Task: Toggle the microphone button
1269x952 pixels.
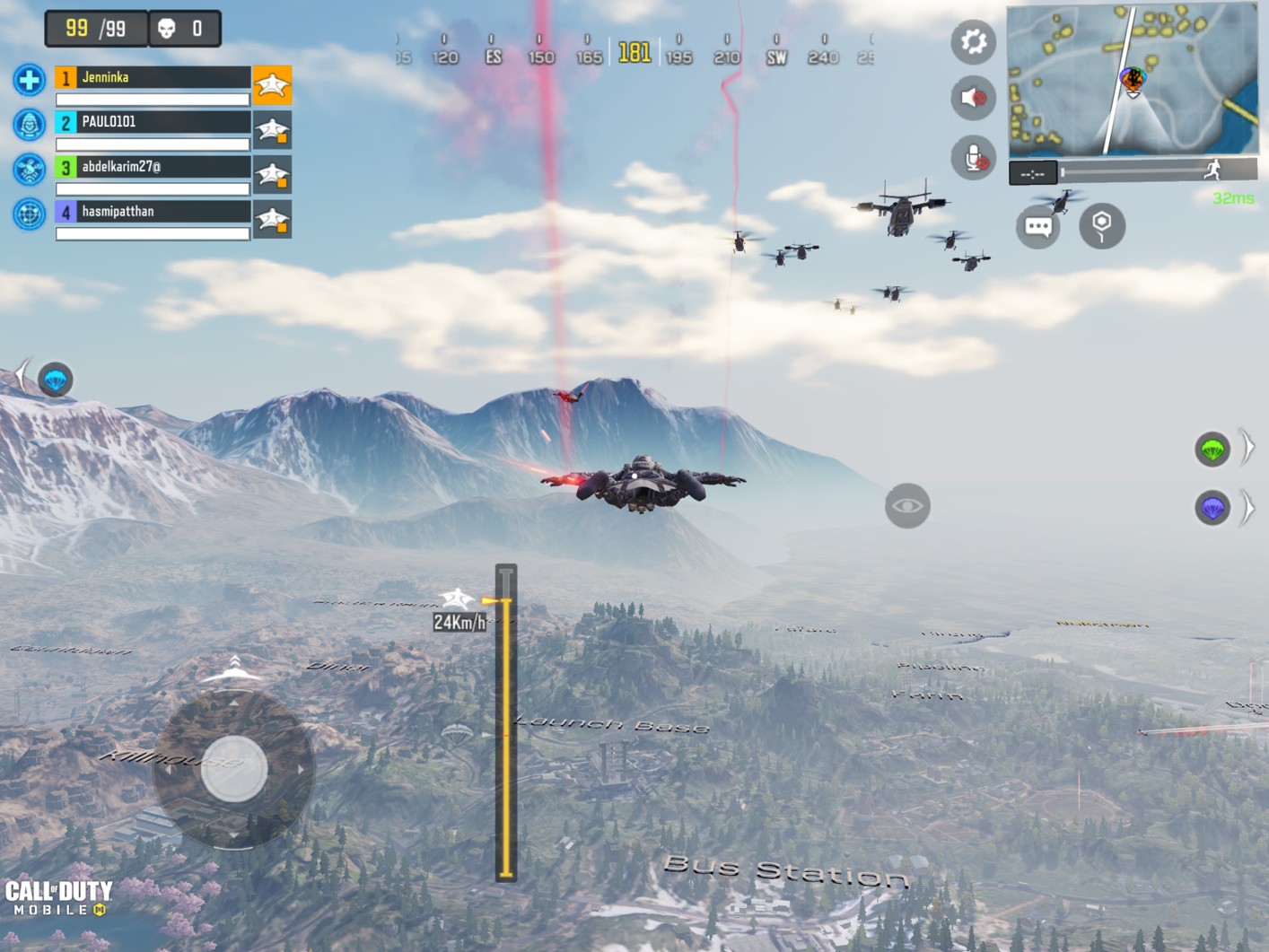Action: pos(973,158)
